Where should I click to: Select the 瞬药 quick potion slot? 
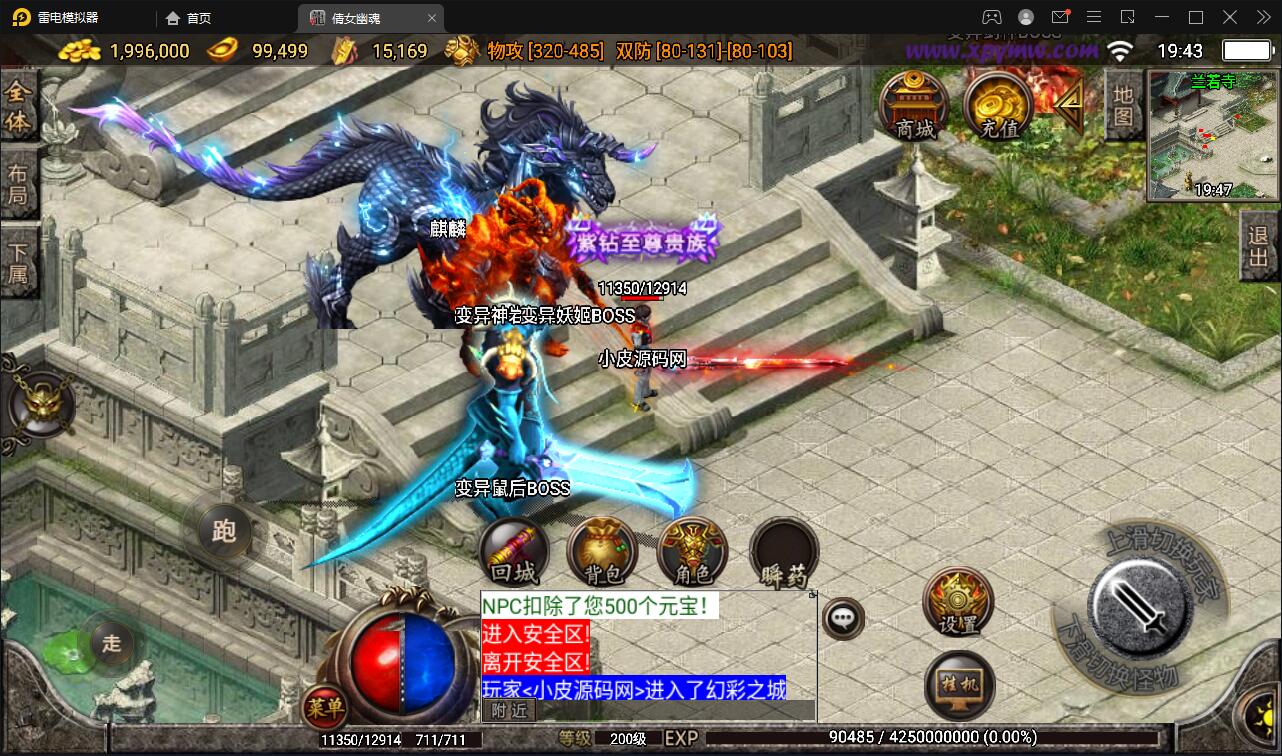(783, 551)
